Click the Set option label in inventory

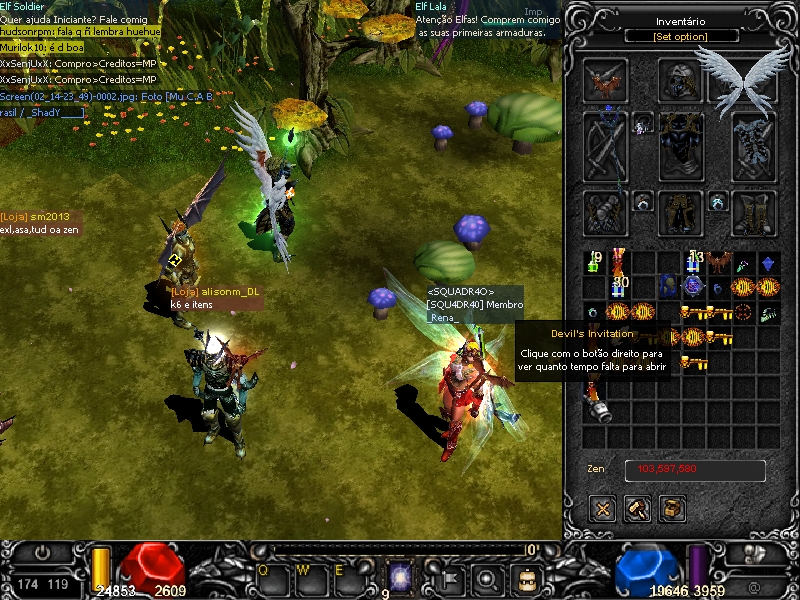681,37
